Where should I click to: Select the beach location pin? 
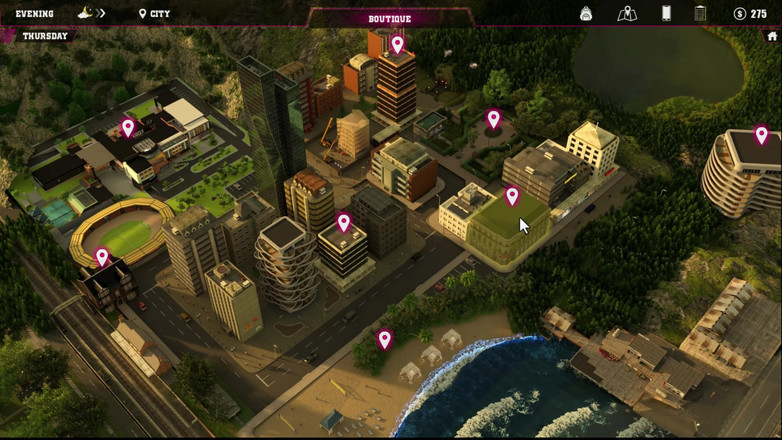385,339
